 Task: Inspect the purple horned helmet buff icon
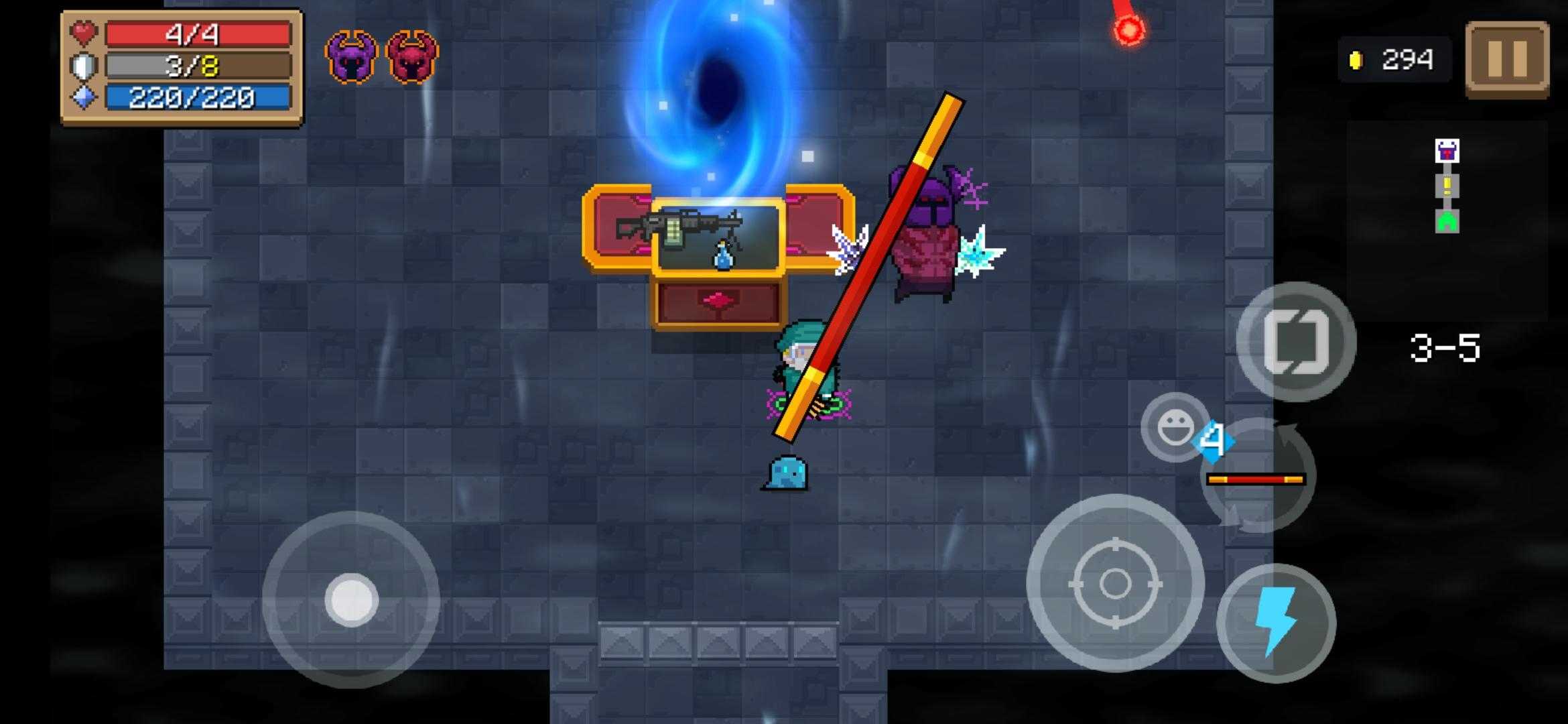click(x=351, y=57)
